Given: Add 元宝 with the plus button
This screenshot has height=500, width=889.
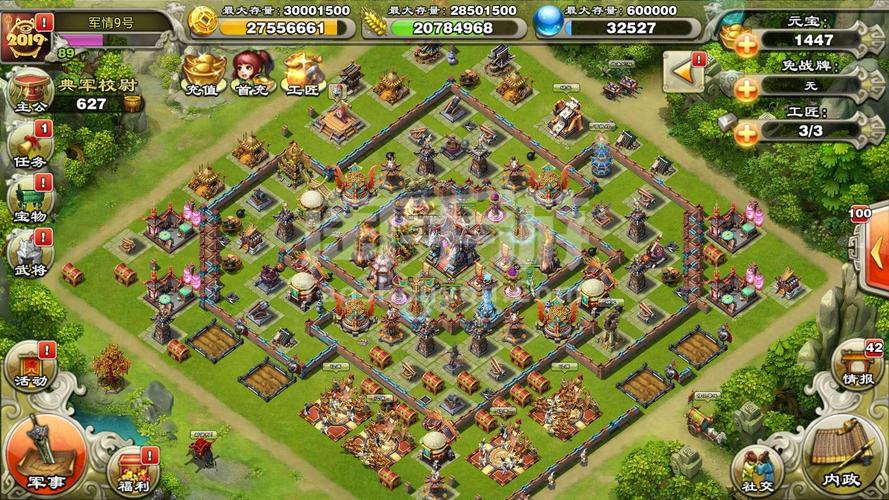Looking at the screenshot, I should (746, 42).
